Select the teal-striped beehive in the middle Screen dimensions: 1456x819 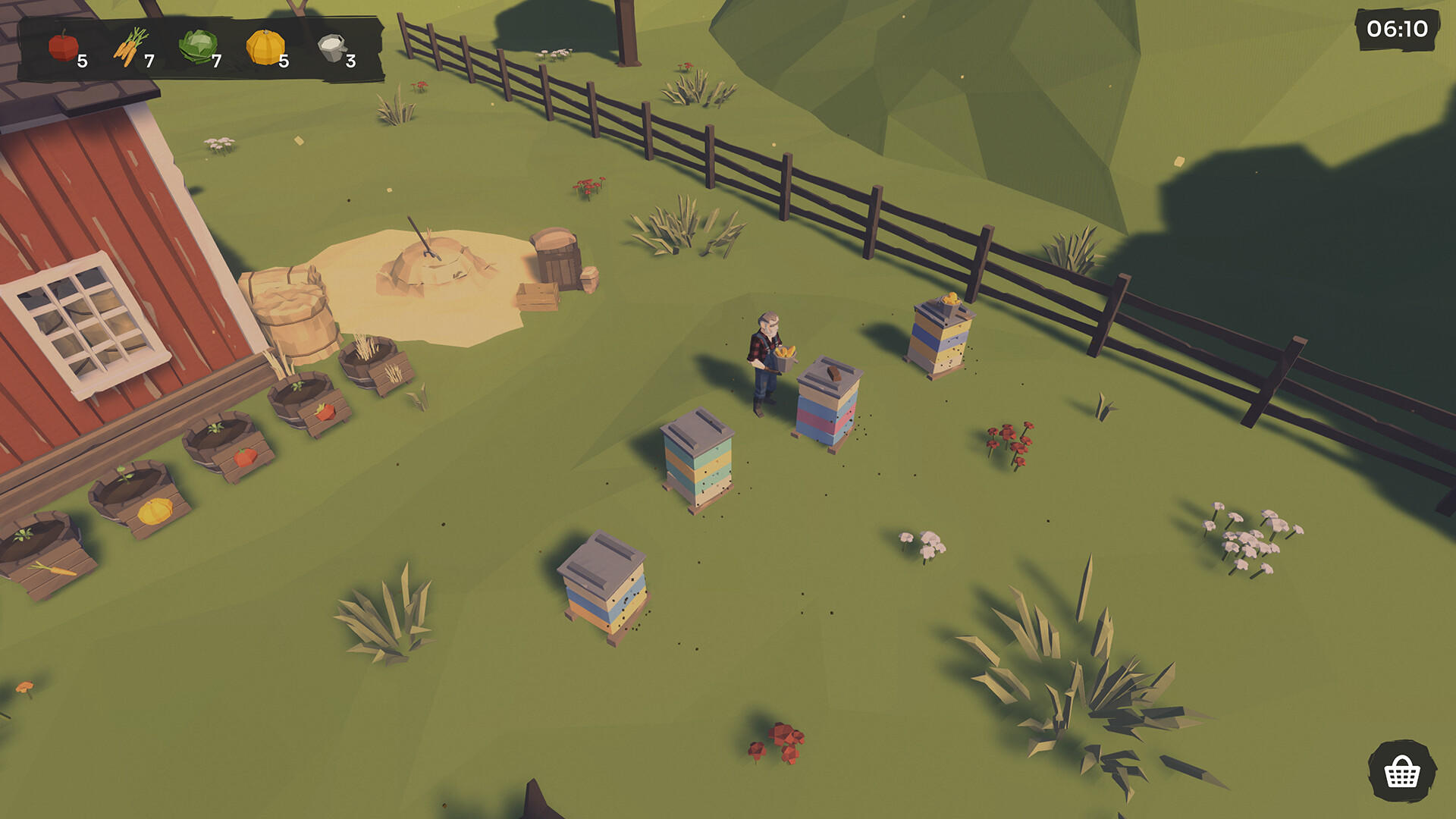tap(698, 459)
